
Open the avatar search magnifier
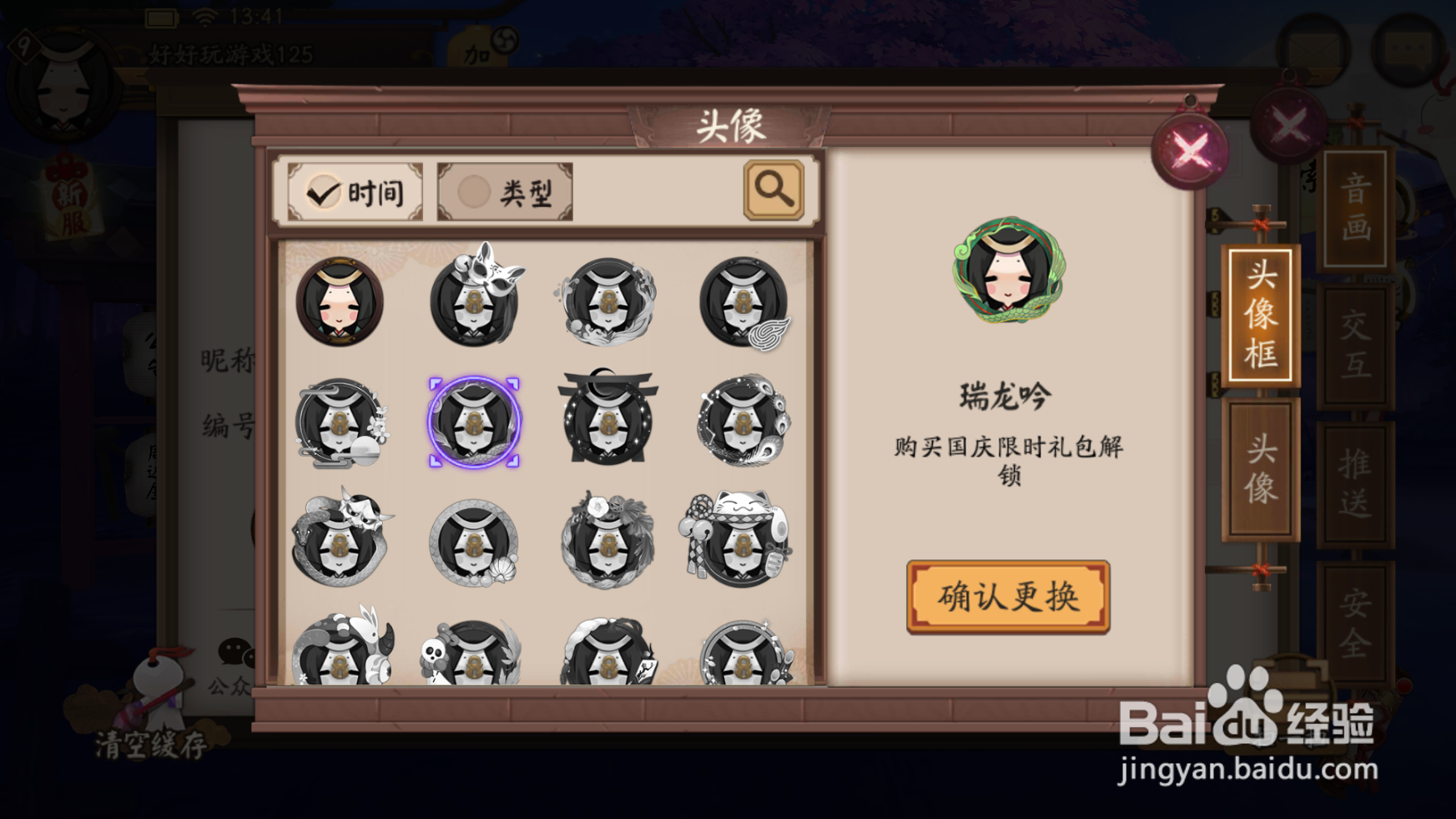[x=773, y=192]
